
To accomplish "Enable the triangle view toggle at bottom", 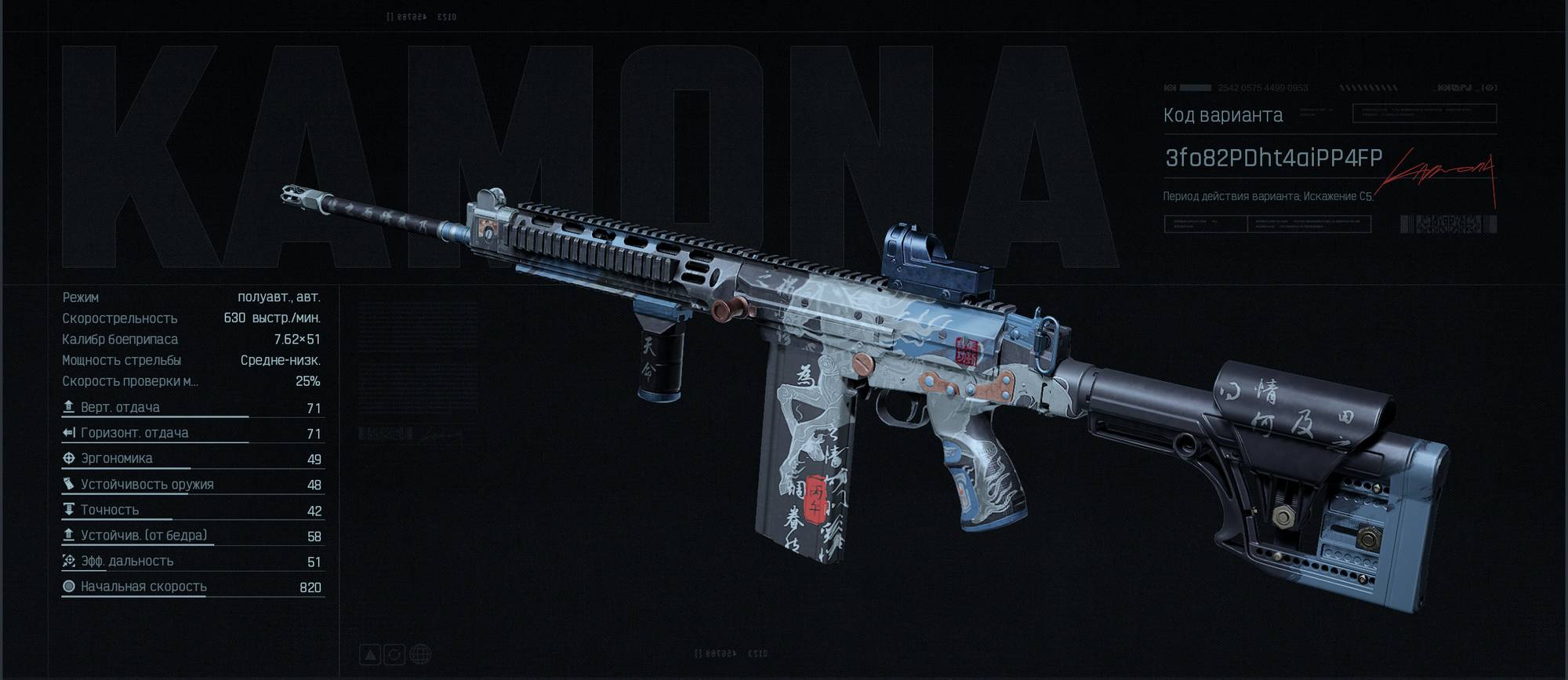I will (369, 655).
